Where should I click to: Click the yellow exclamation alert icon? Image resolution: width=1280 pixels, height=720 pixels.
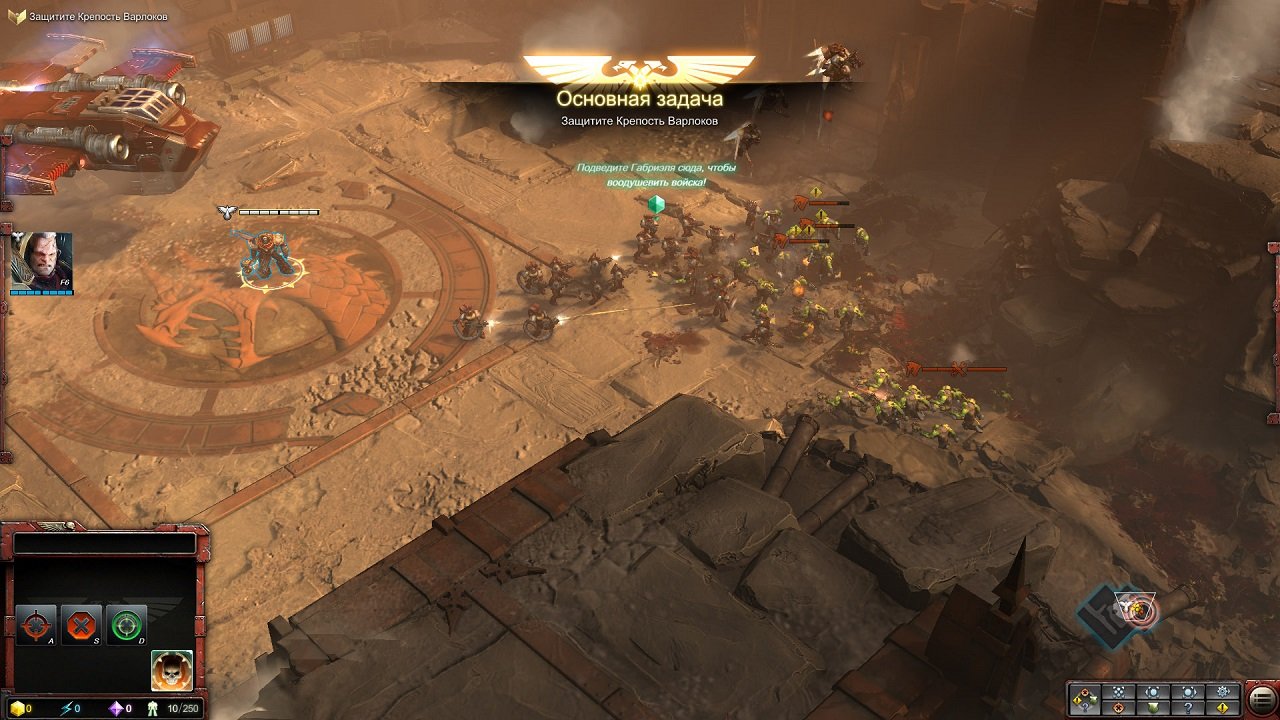tap(1222, 708)
